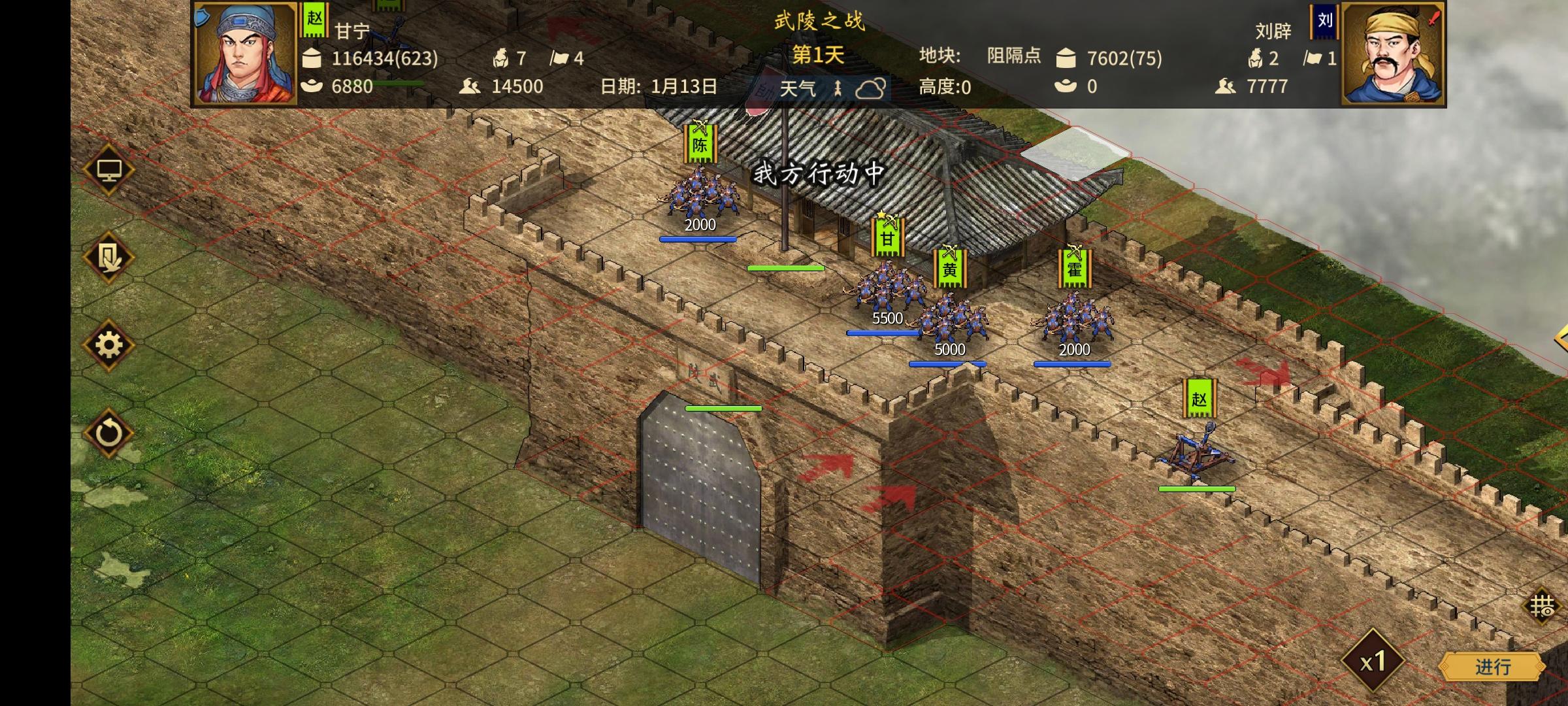
Task: Open the display/screen settings icon on left sidebar
Action: [110, 168]
